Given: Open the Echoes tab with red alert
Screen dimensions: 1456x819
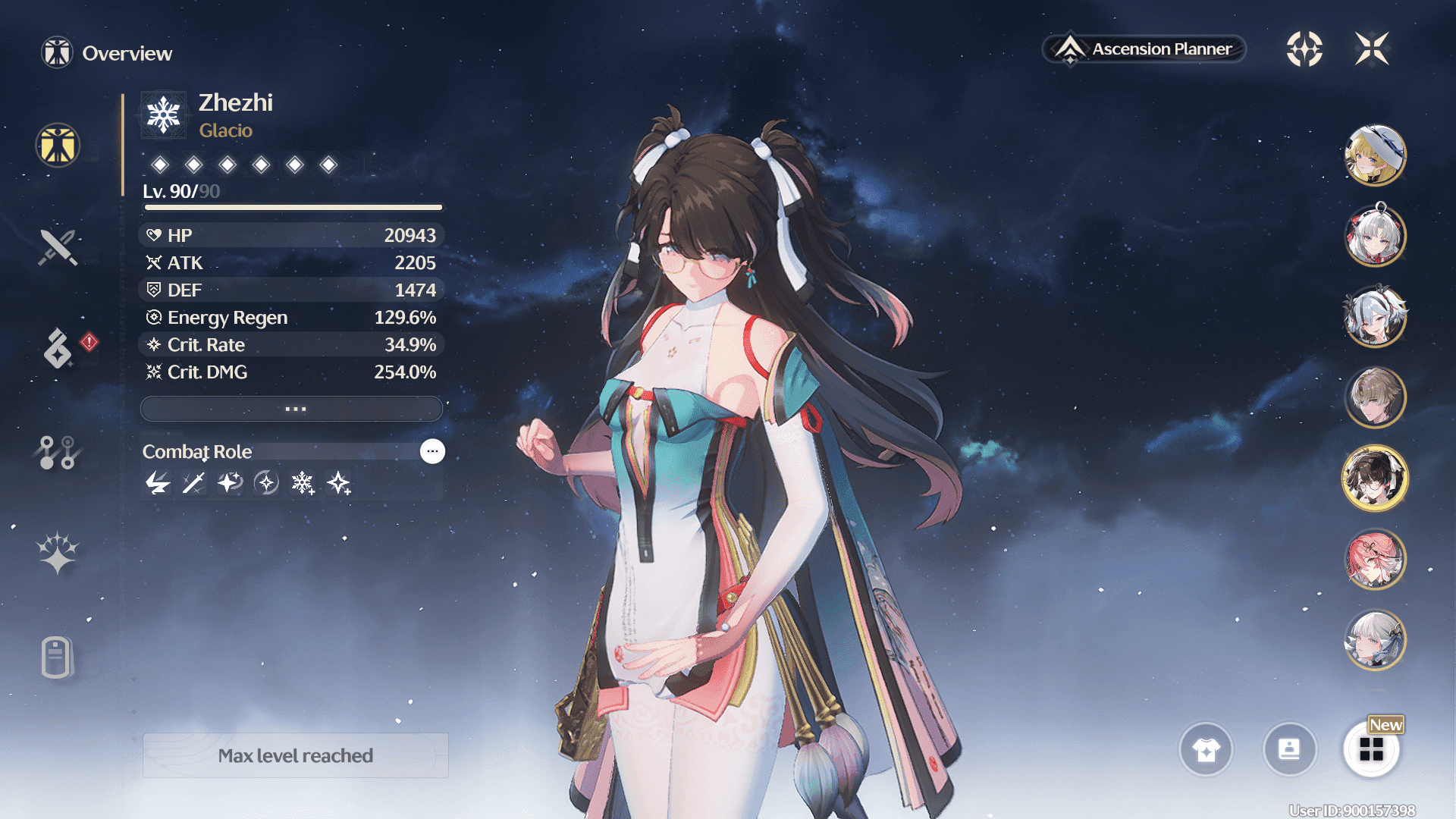Looking at the screenshot, I should tap(58, 348).
